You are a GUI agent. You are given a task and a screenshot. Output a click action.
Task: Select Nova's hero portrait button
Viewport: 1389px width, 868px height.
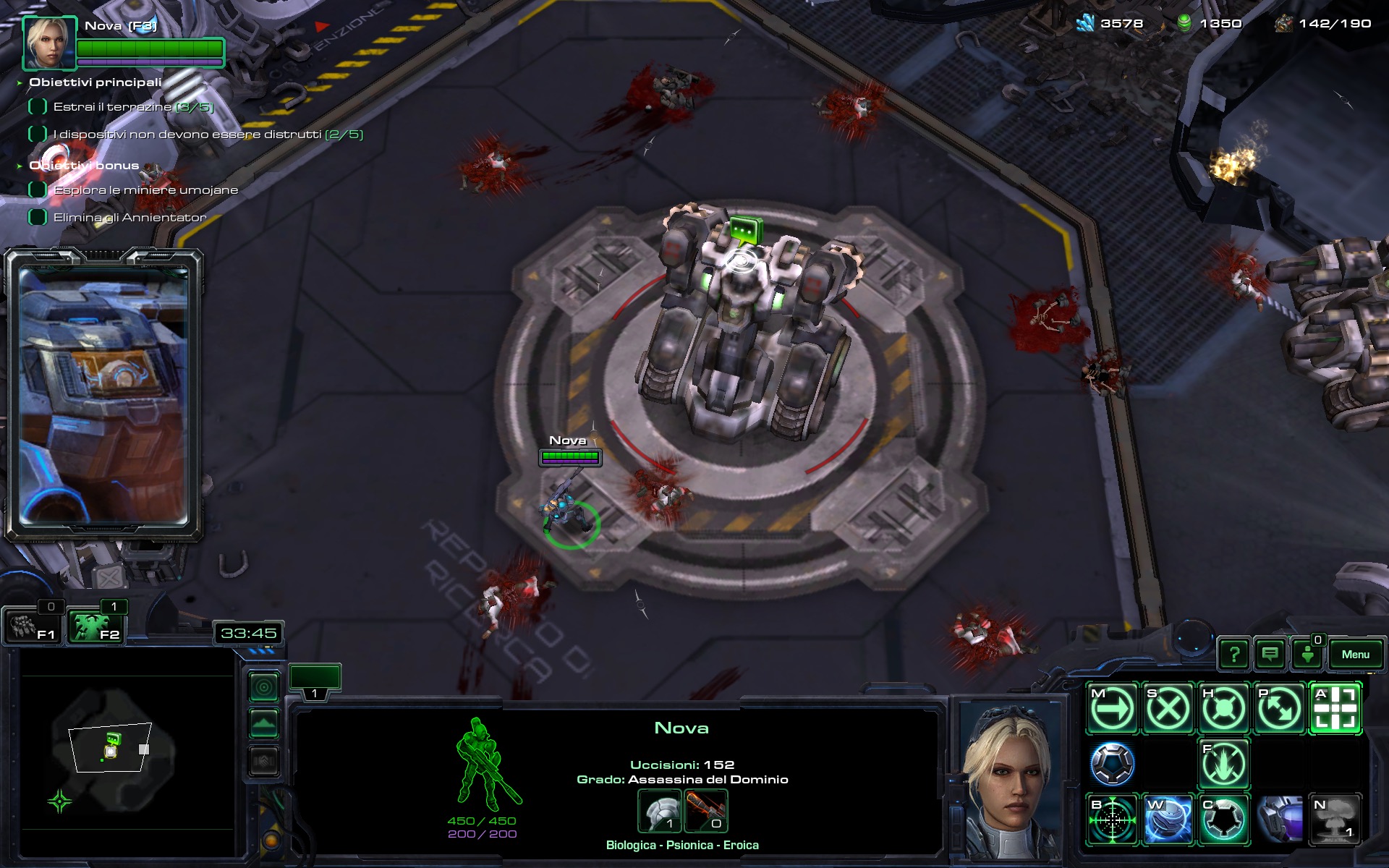[x=50, y=43]
